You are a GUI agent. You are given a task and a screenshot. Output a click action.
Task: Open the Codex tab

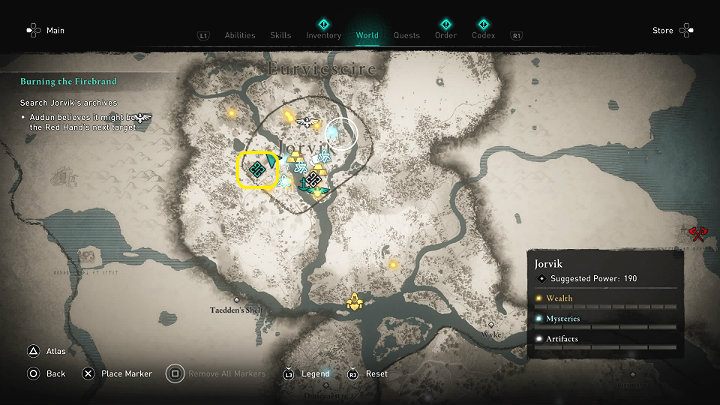pyautogui.click(x=483, y=36)
